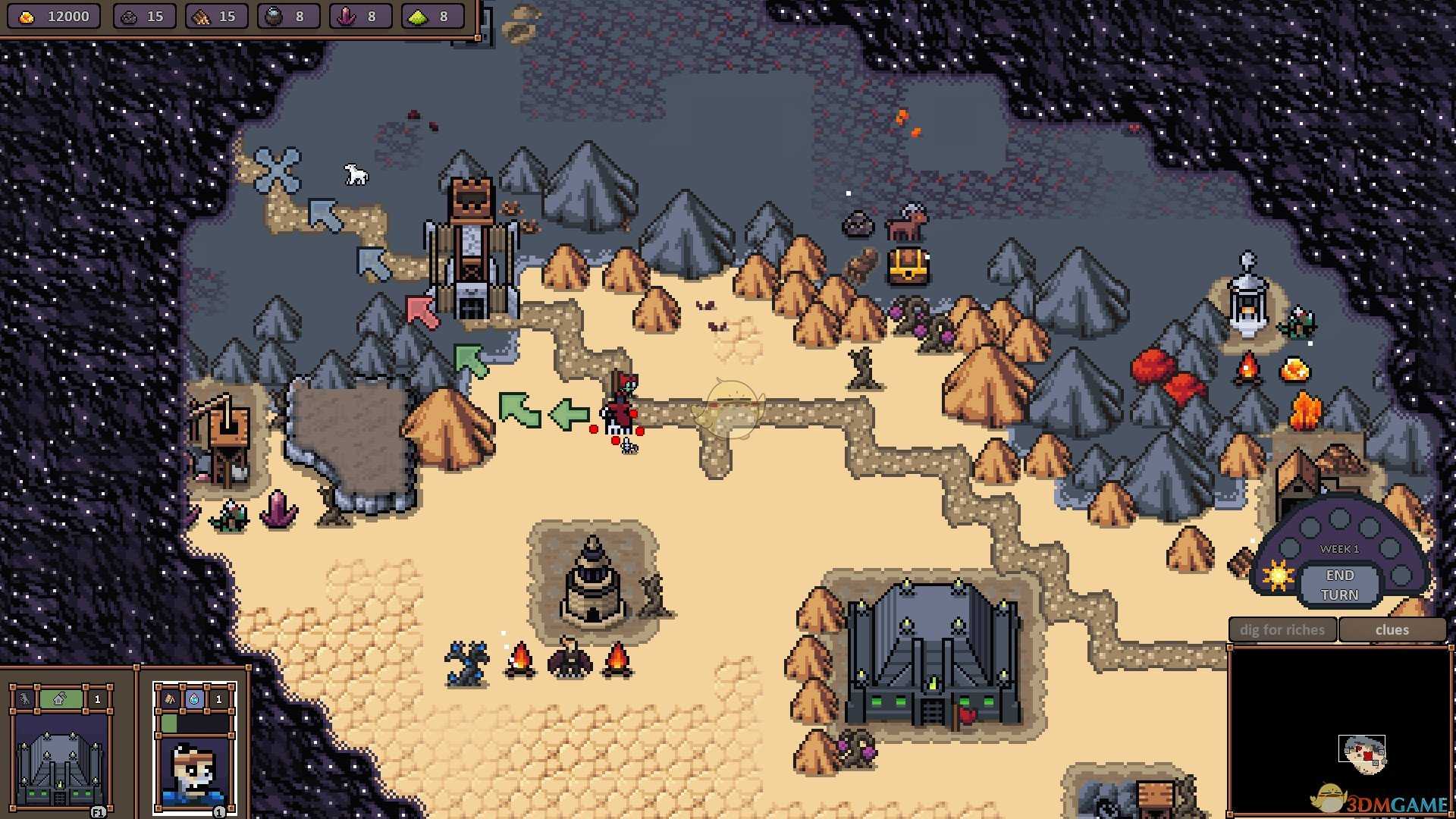
Task: Click the water drop icon on hero card
Action: (x=194, y=699)
